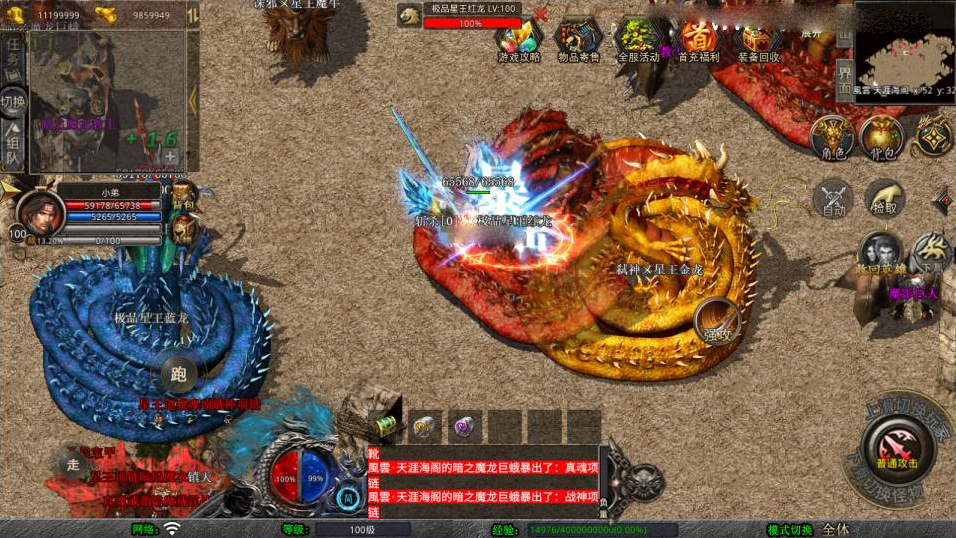
Task: Select the 跑 run movement button
Action: click(180, 375)
